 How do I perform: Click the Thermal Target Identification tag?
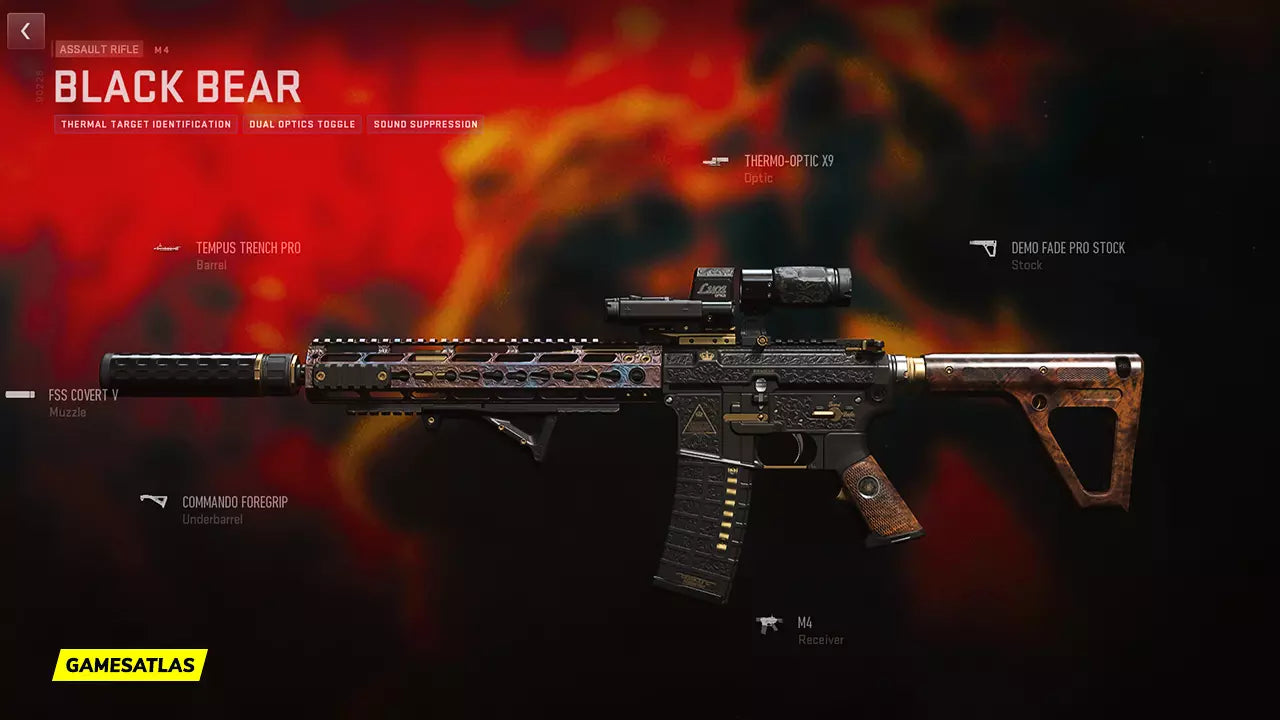coord(146,125)
